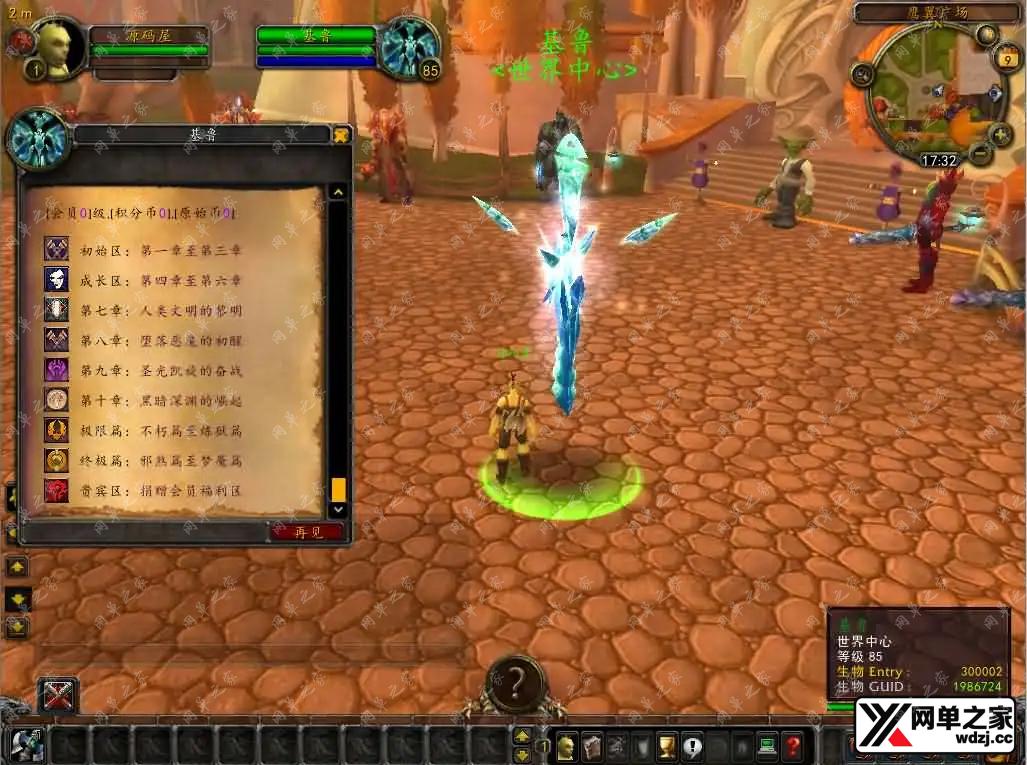Open the 第十章 gossip option

pyautogui.click(x=160, y=400)
